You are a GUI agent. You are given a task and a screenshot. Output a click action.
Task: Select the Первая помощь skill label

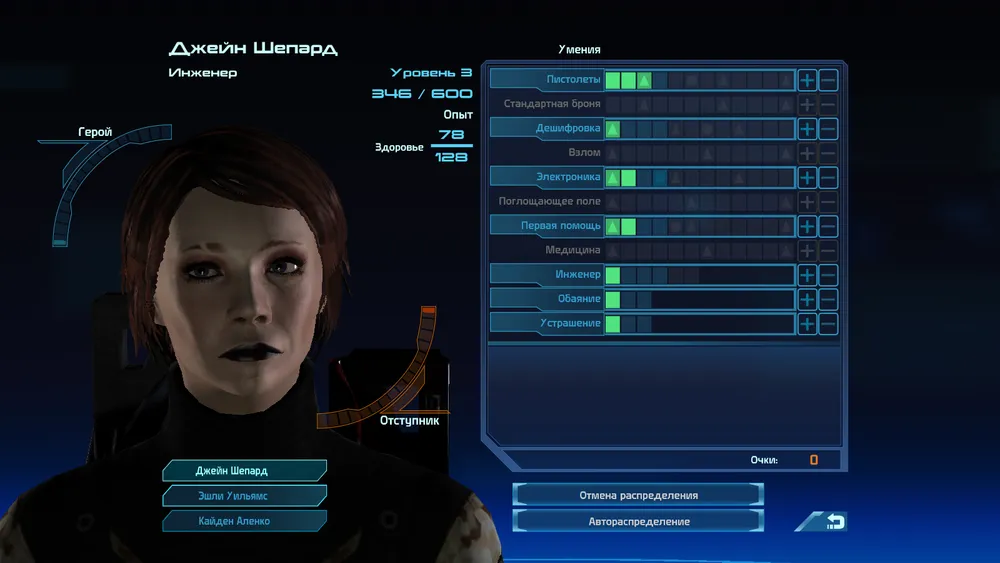pos(548,226)
